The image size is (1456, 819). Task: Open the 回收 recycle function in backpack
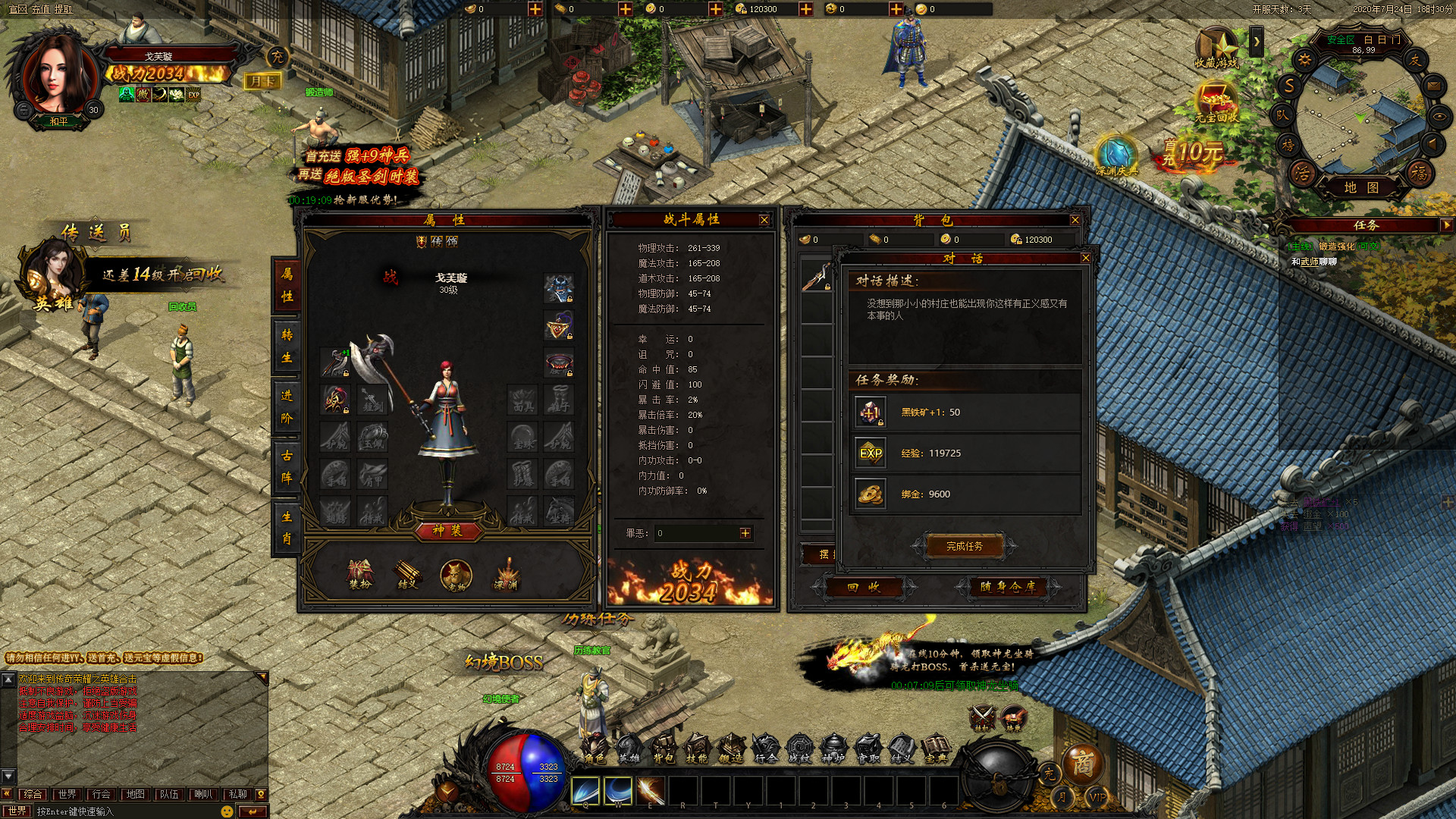[864, 587]
